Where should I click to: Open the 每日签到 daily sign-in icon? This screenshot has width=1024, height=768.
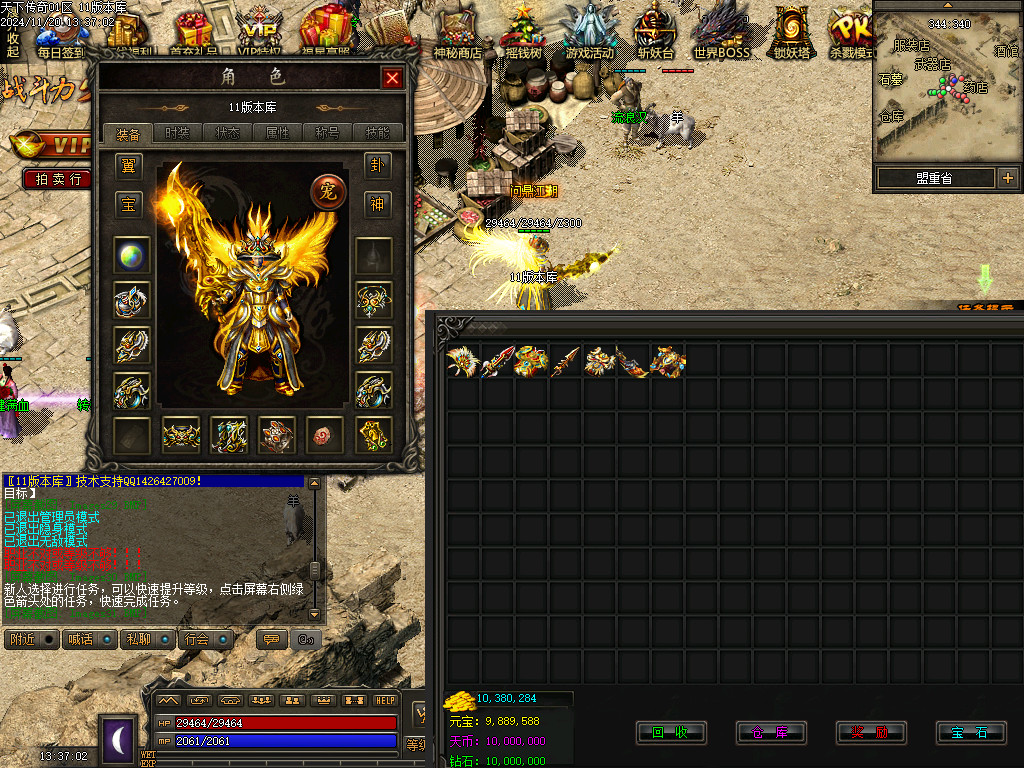tap(60, 32)
